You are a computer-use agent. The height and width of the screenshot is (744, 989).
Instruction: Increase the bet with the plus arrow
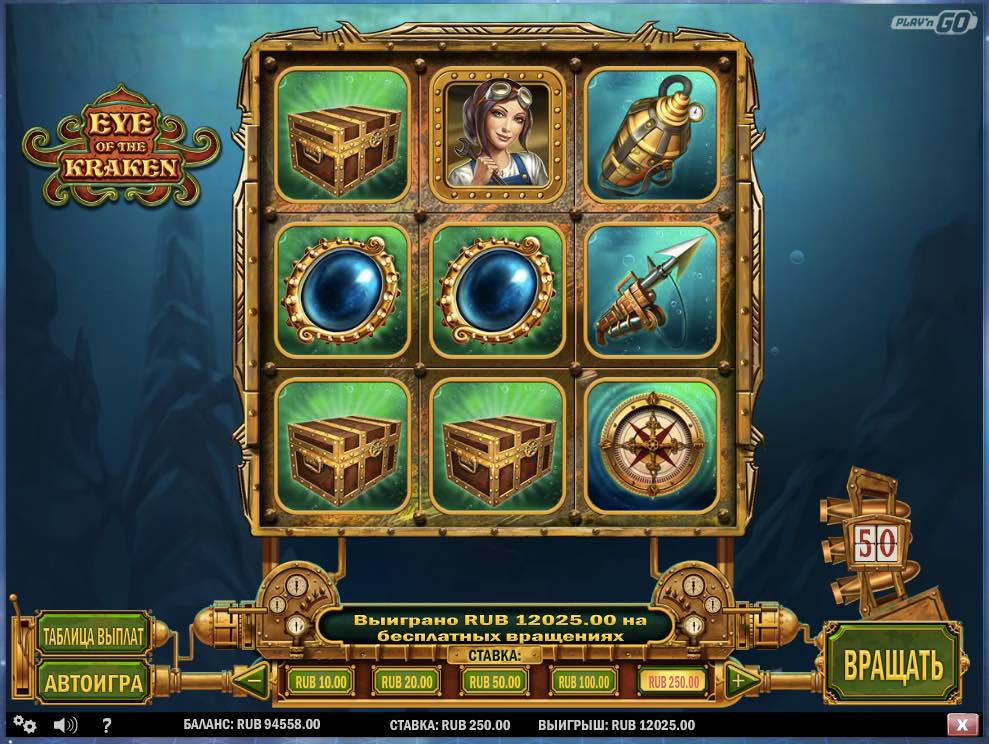[740, 682]
